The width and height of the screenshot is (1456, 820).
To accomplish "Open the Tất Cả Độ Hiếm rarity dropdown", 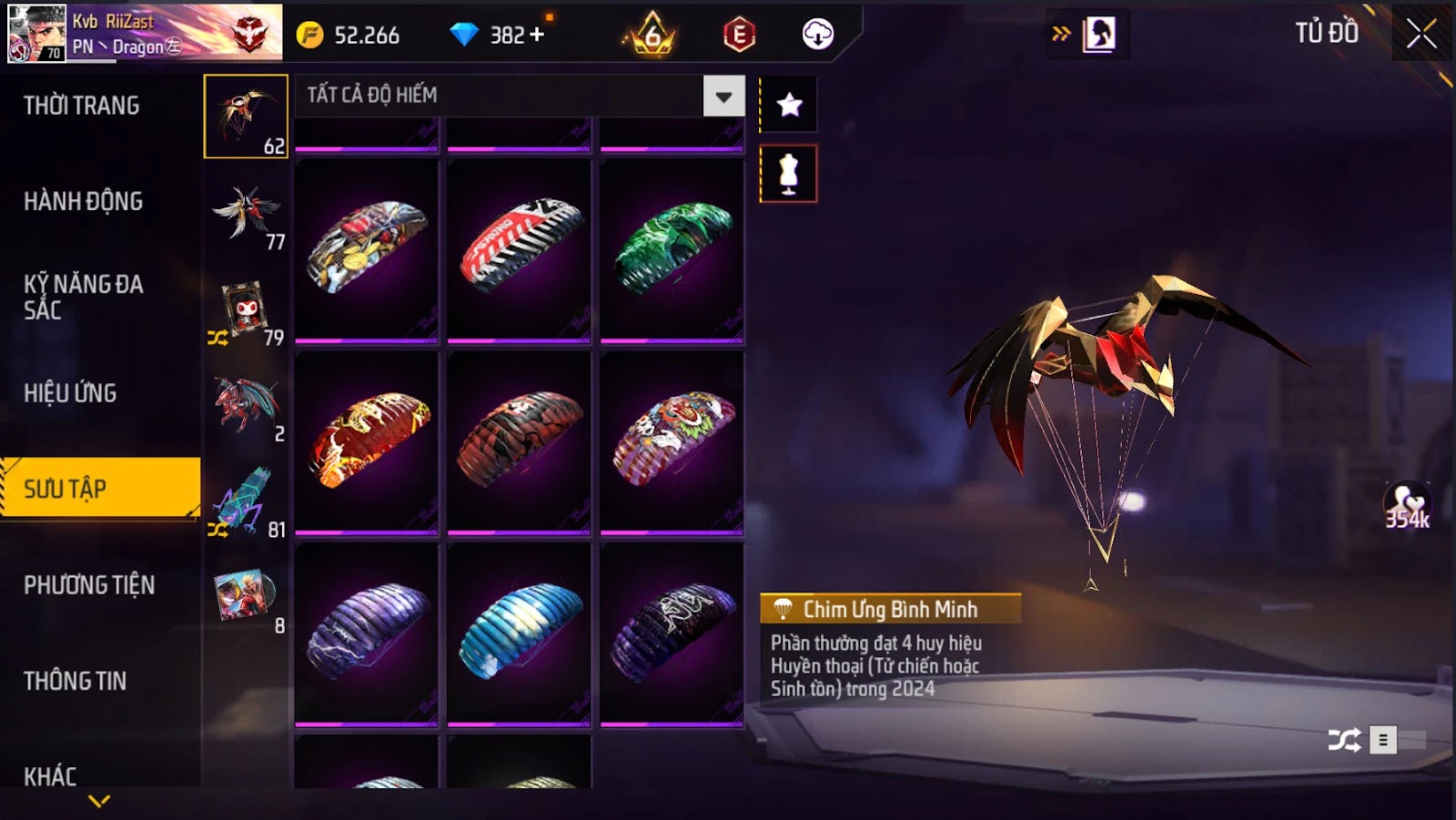I will coord(723,96).
